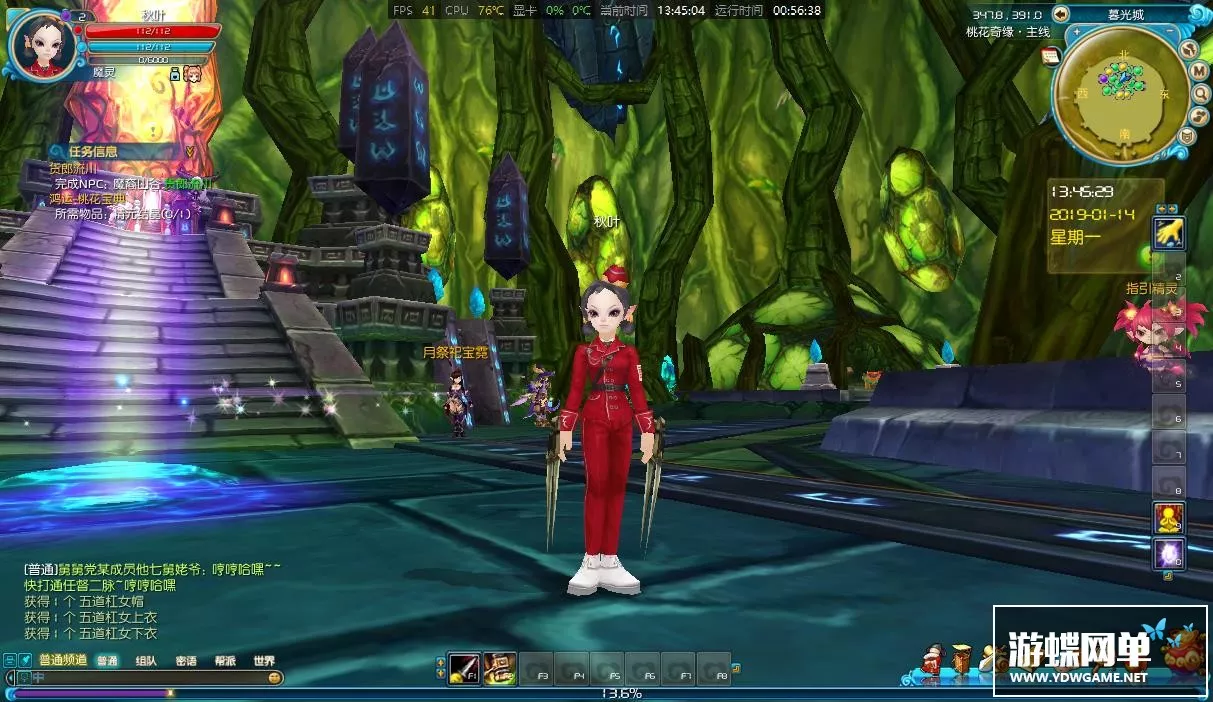
Task: Collapse the 任务信息 quest tracker arrow
Action: pos(189,151)
